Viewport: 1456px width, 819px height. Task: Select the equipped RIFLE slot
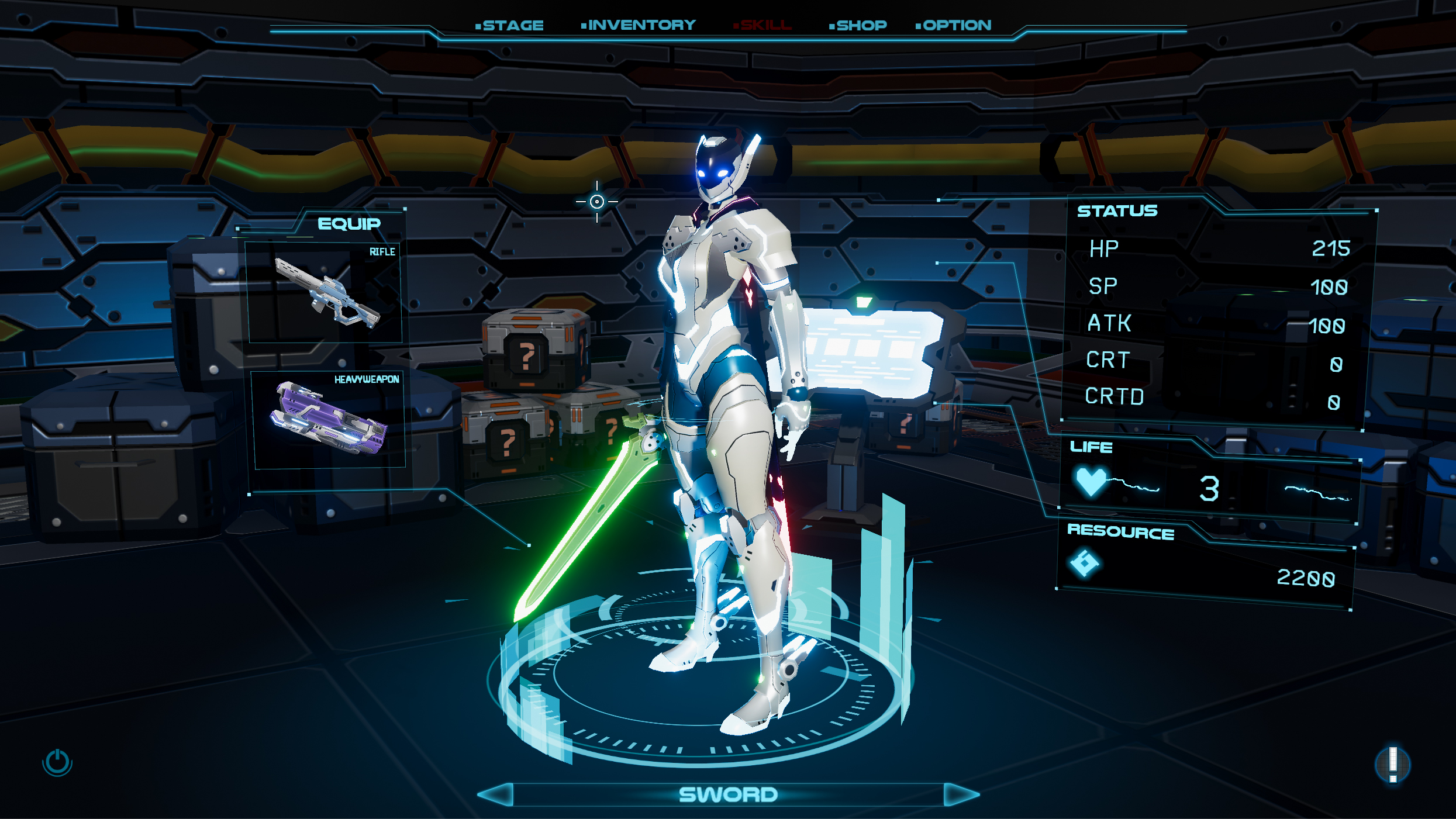(x=325, y=293)
